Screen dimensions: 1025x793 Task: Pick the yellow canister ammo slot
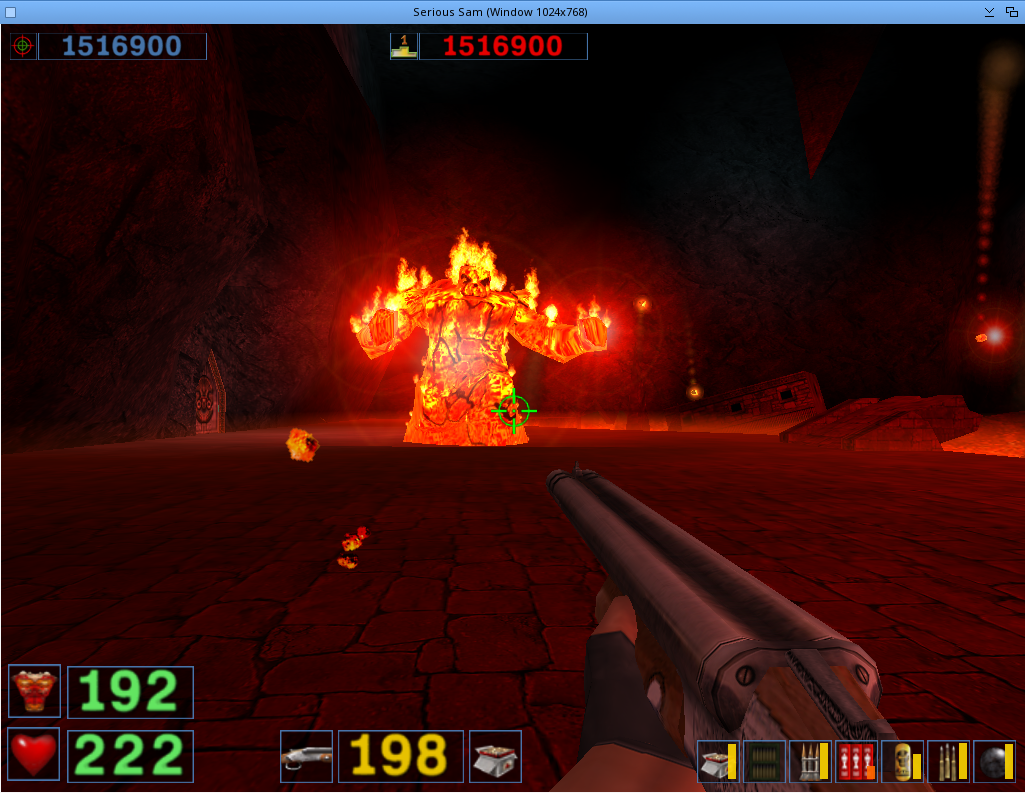pyautogui.click(x=901, y=761)
